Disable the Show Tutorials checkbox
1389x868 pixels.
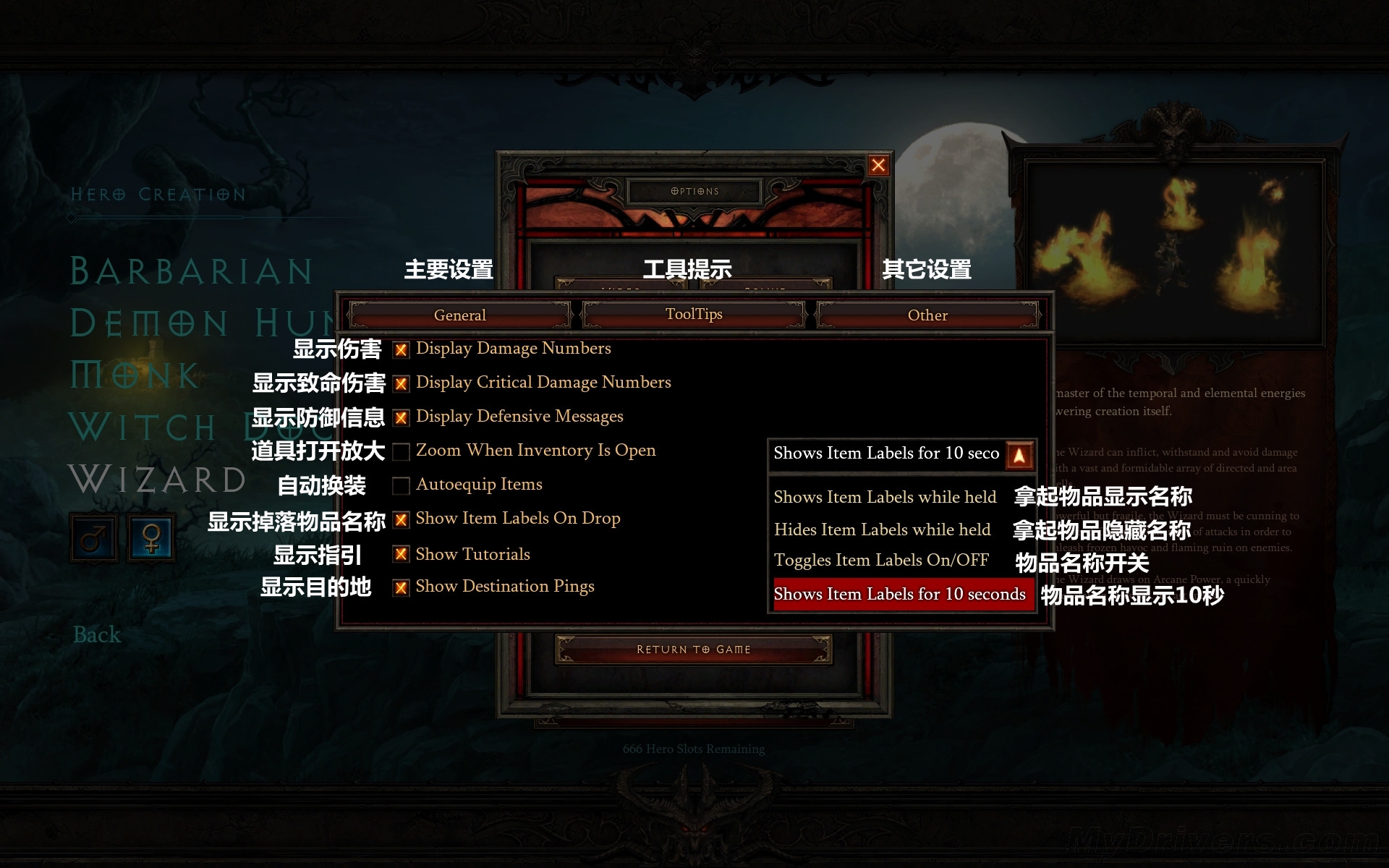coord(401,555)
